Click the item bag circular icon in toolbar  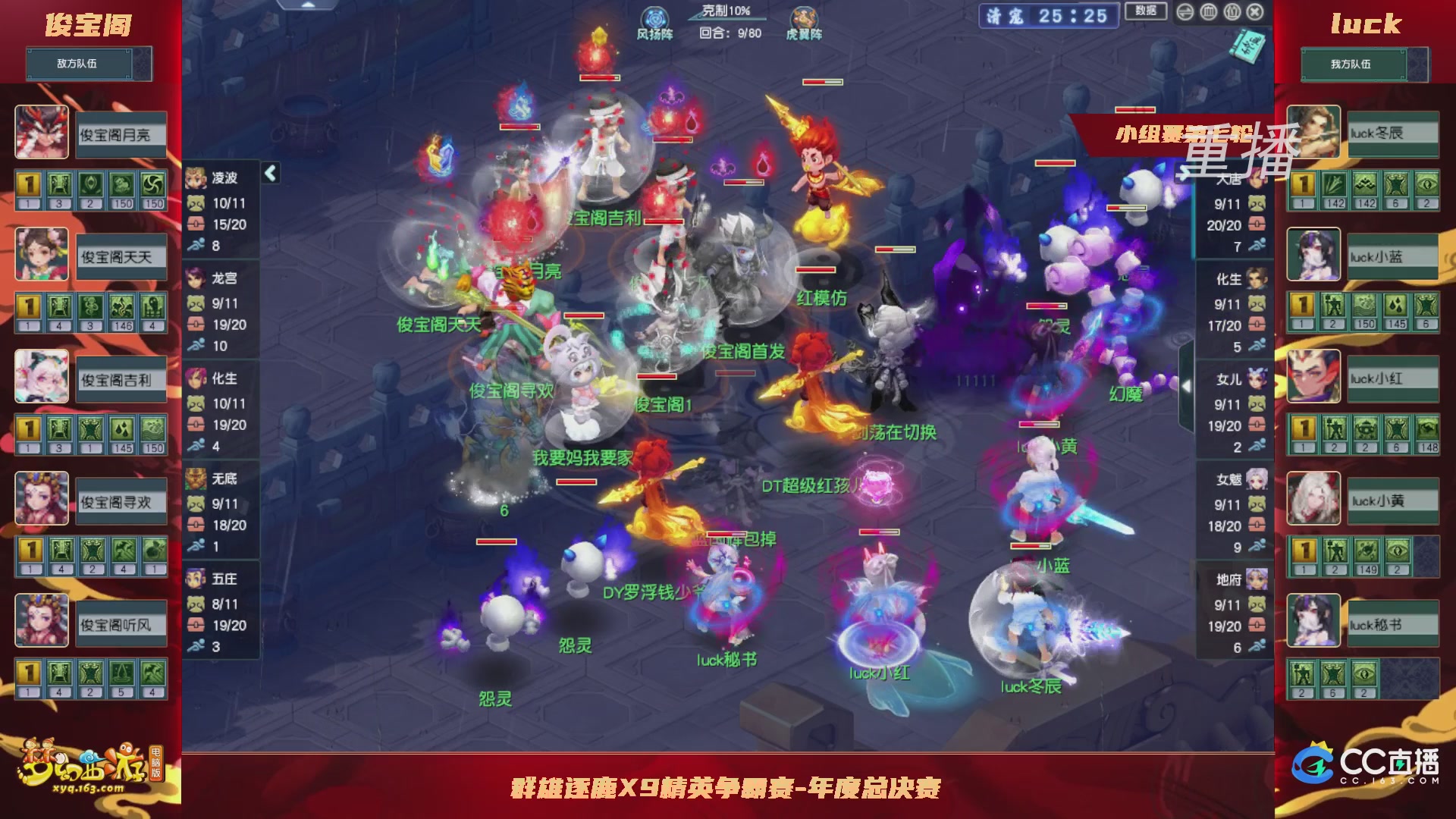(1231, 13)
